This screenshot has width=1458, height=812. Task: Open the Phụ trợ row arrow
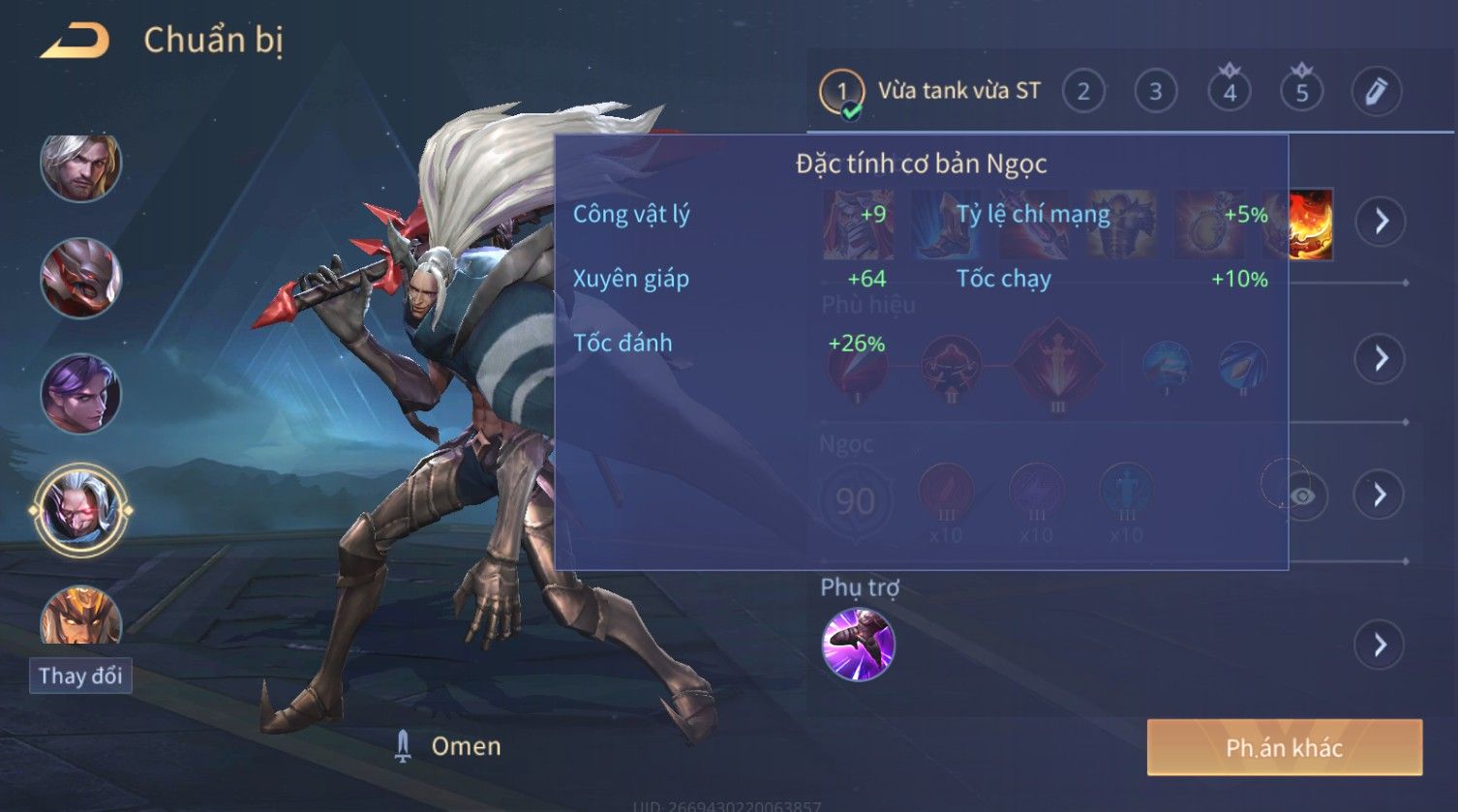tap(1381, 645)
